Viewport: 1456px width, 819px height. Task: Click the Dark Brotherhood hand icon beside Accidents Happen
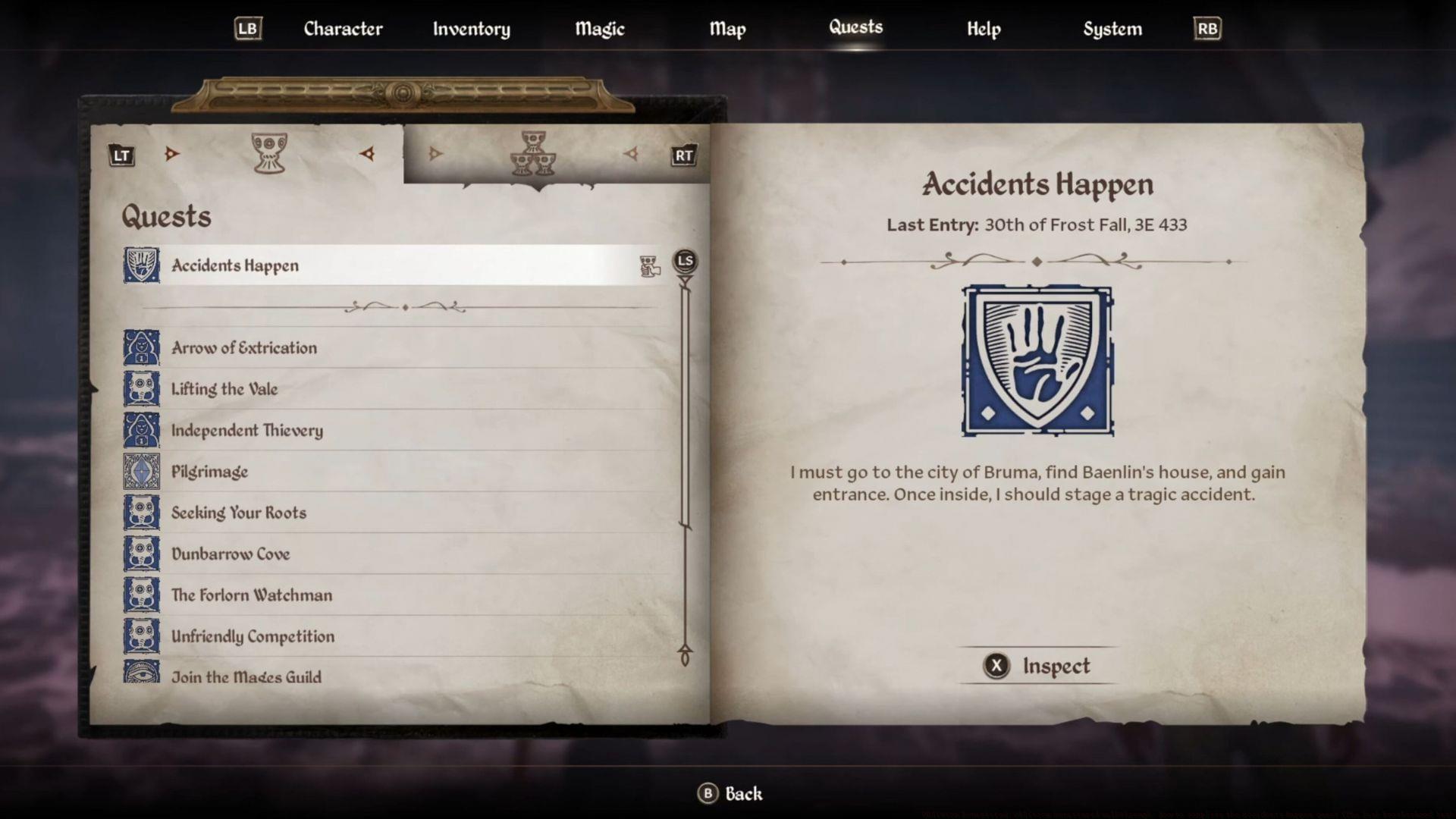[x=141, y=265]
